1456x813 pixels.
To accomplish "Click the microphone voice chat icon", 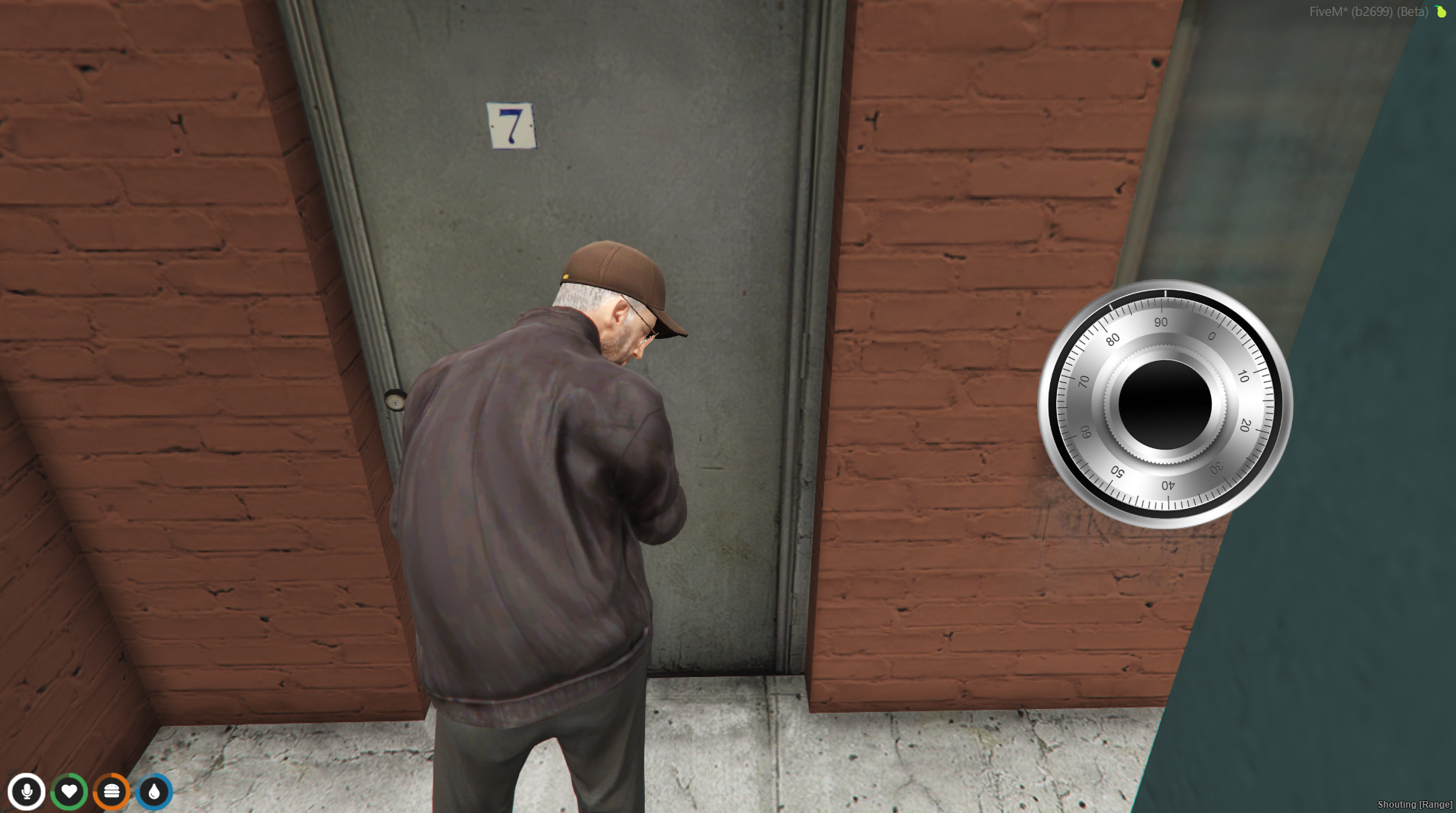I will pyautogui.click(x=27, y=791).
